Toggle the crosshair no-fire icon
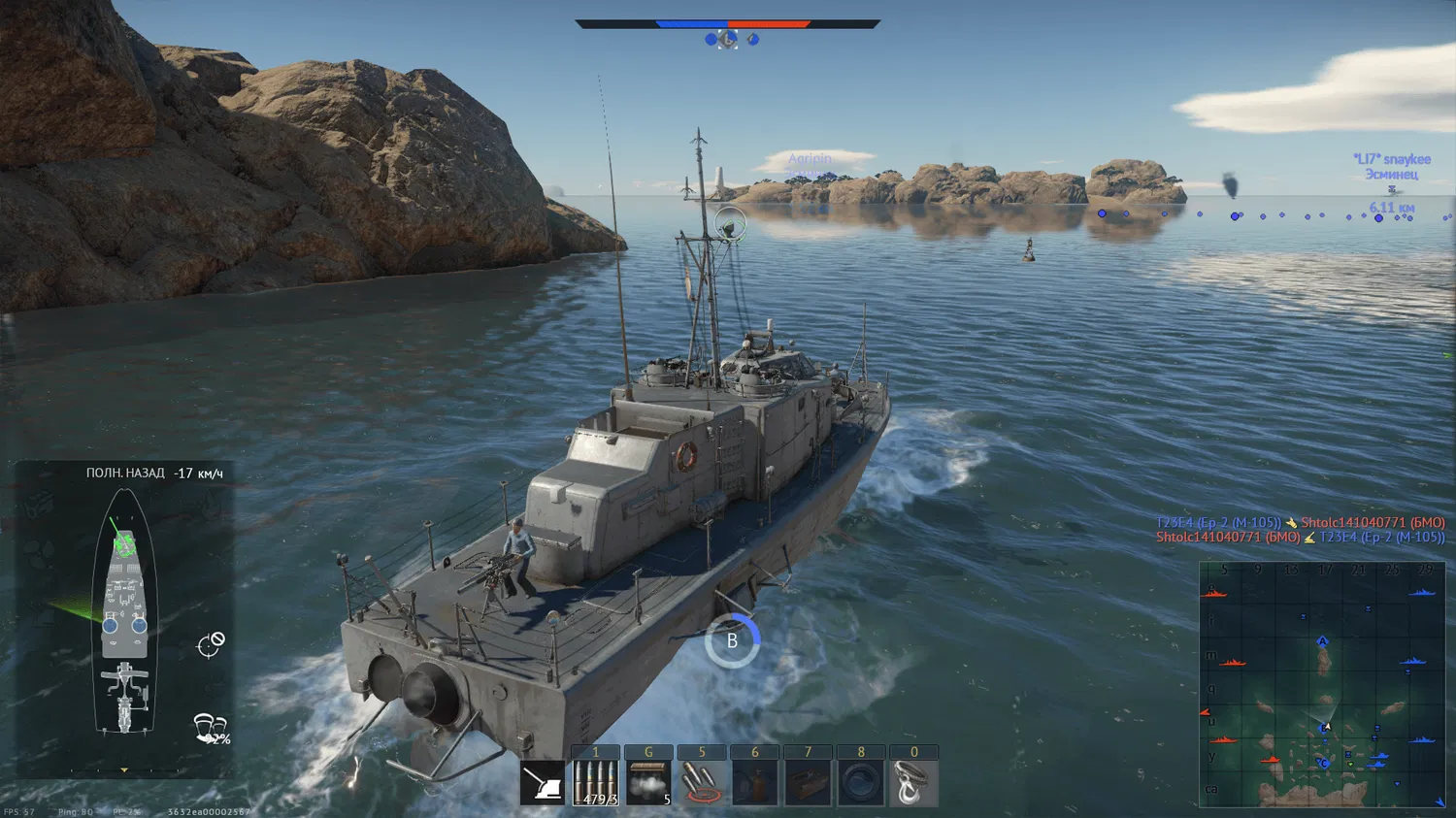The height and width of the screenshot is (818, 1456). [212, 644]
